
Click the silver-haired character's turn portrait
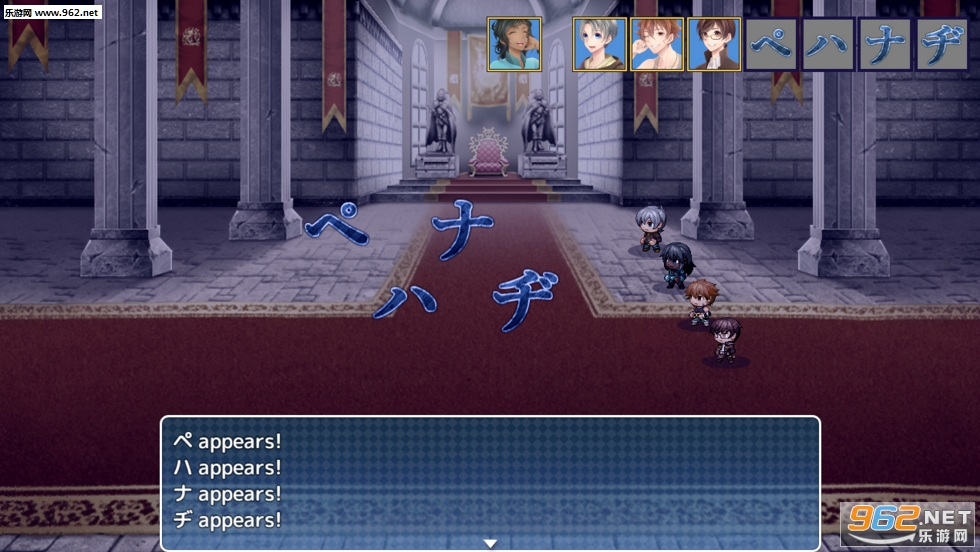600,44
